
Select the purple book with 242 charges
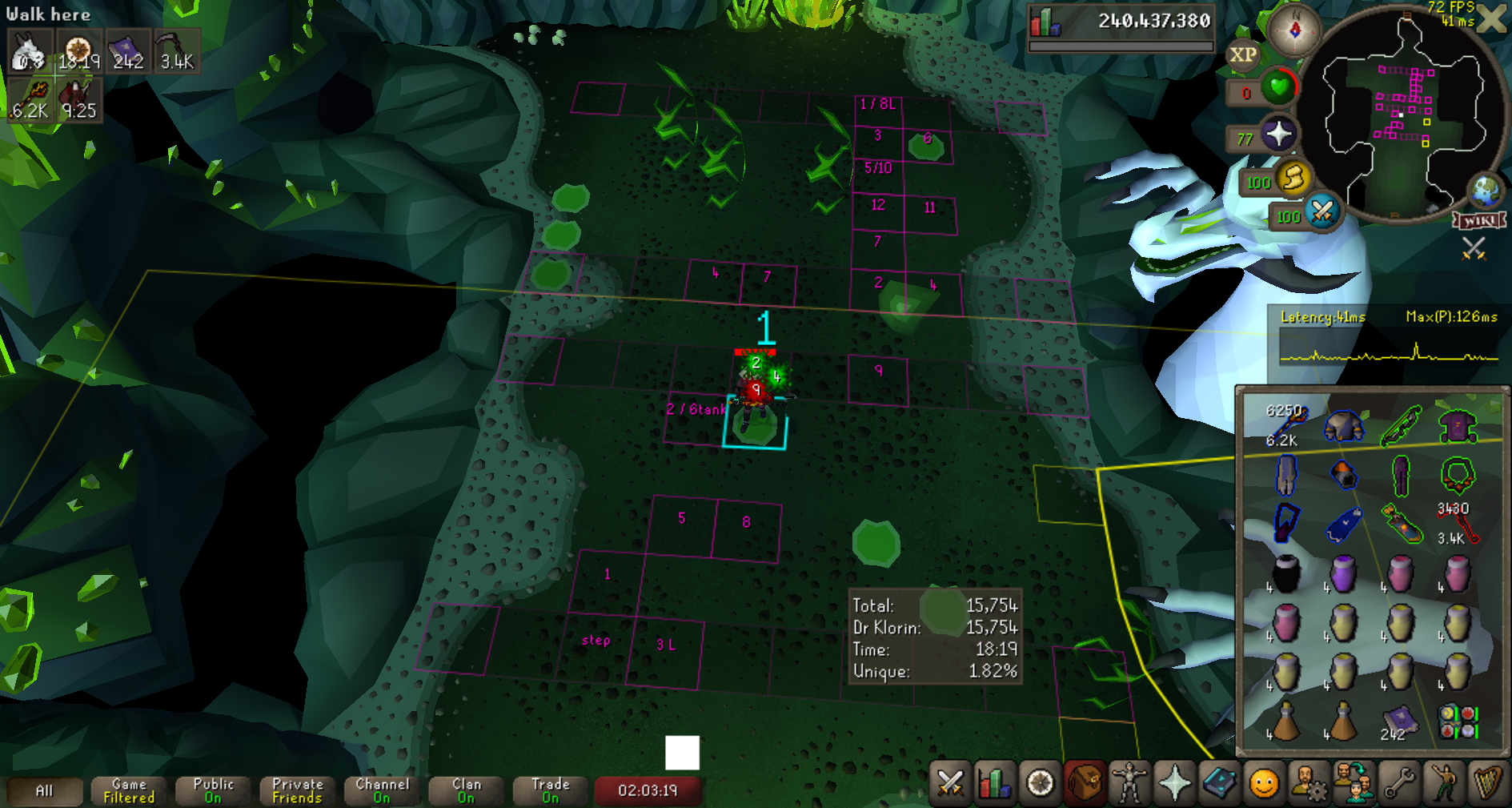coord(1398,721)
